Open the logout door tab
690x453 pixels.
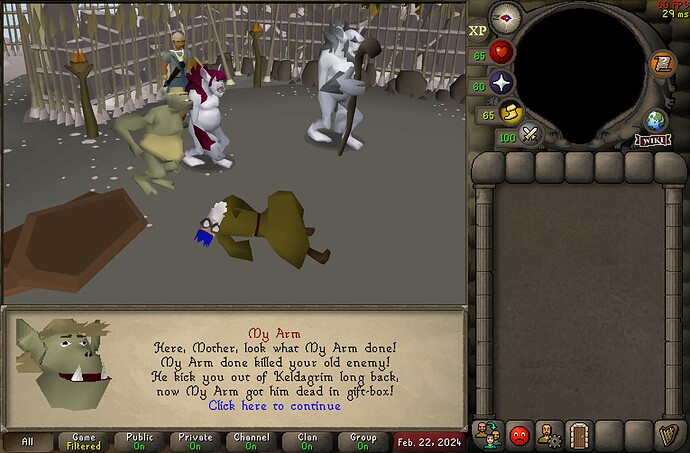(x=578, y=434)
